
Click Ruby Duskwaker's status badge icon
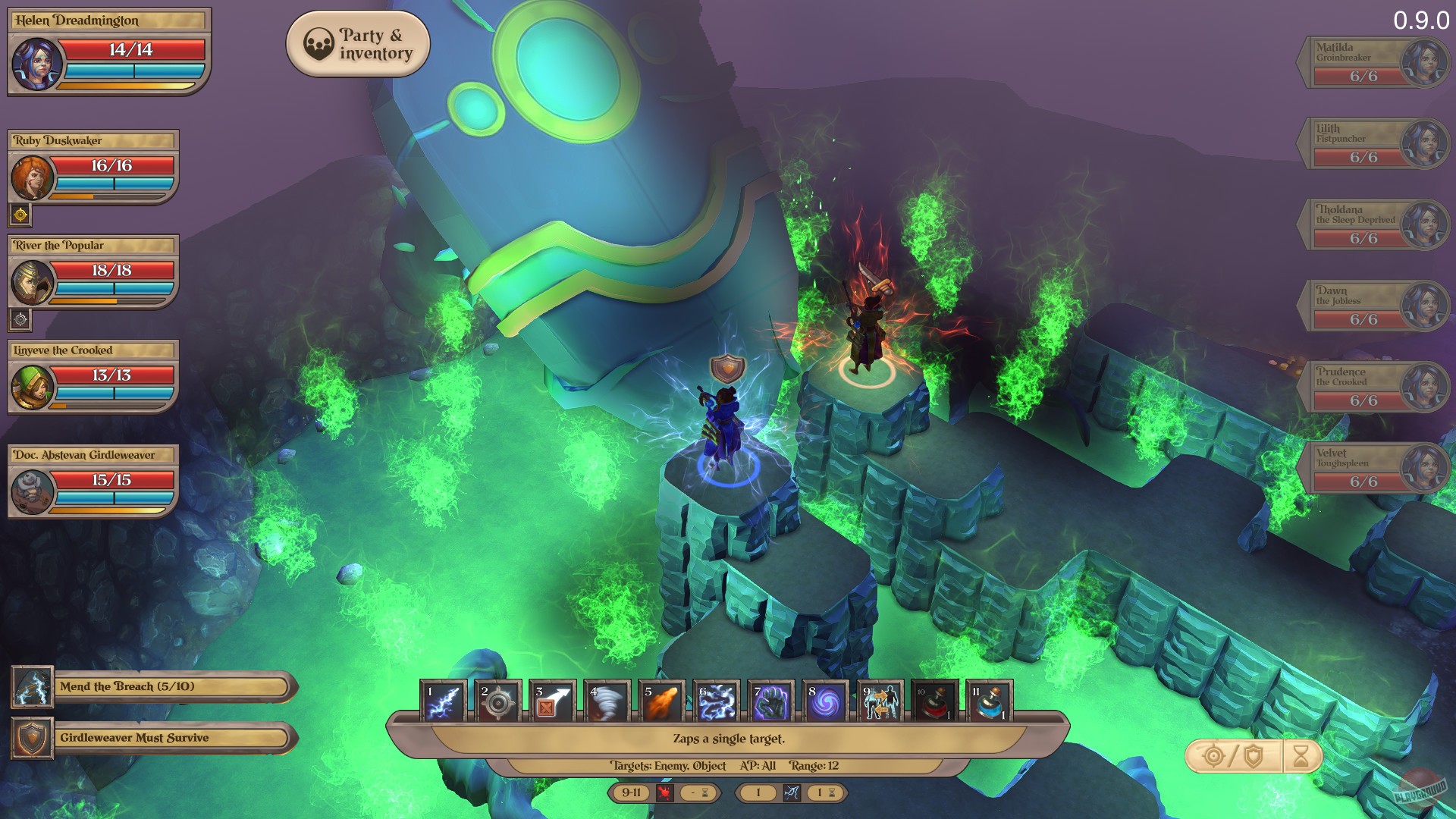20,215
